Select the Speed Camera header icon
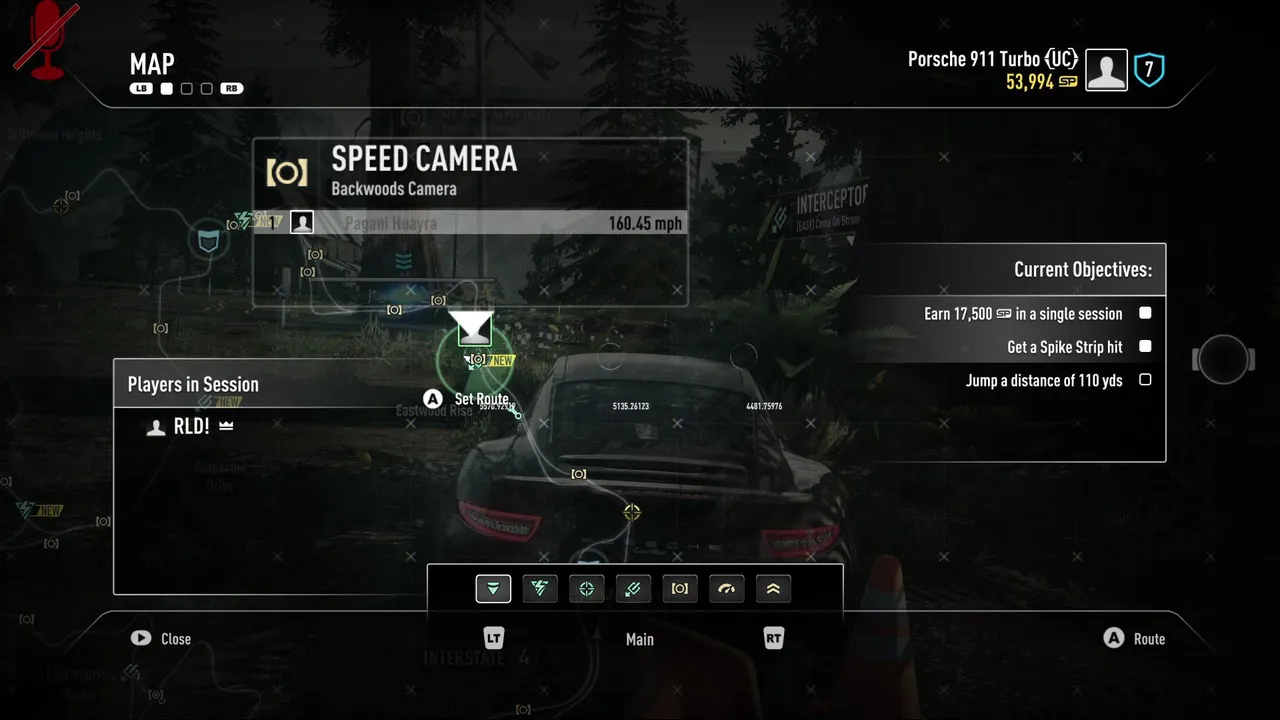 coord(287,172)
